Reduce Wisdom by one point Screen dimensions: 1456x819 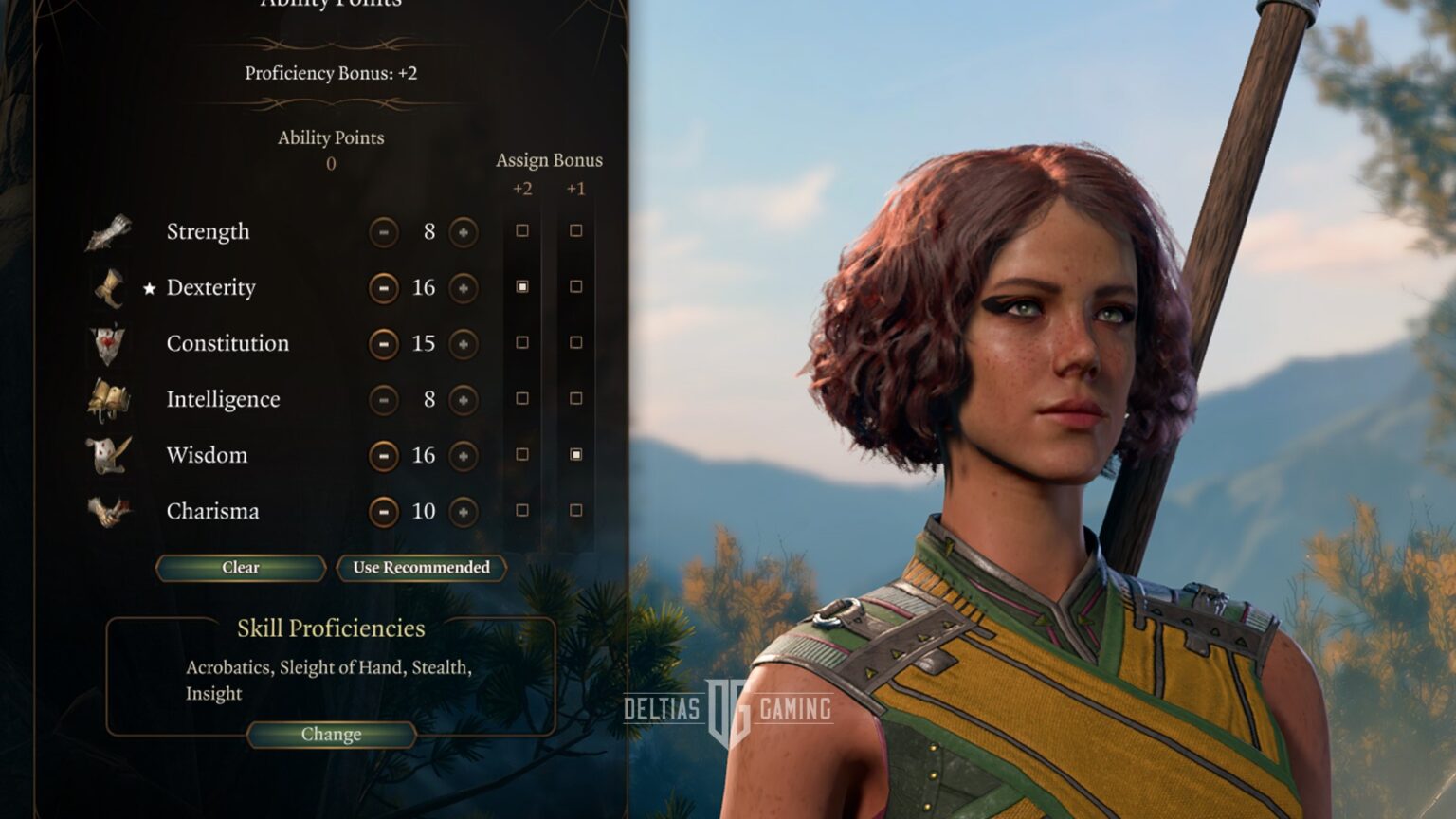coord(383,456)
